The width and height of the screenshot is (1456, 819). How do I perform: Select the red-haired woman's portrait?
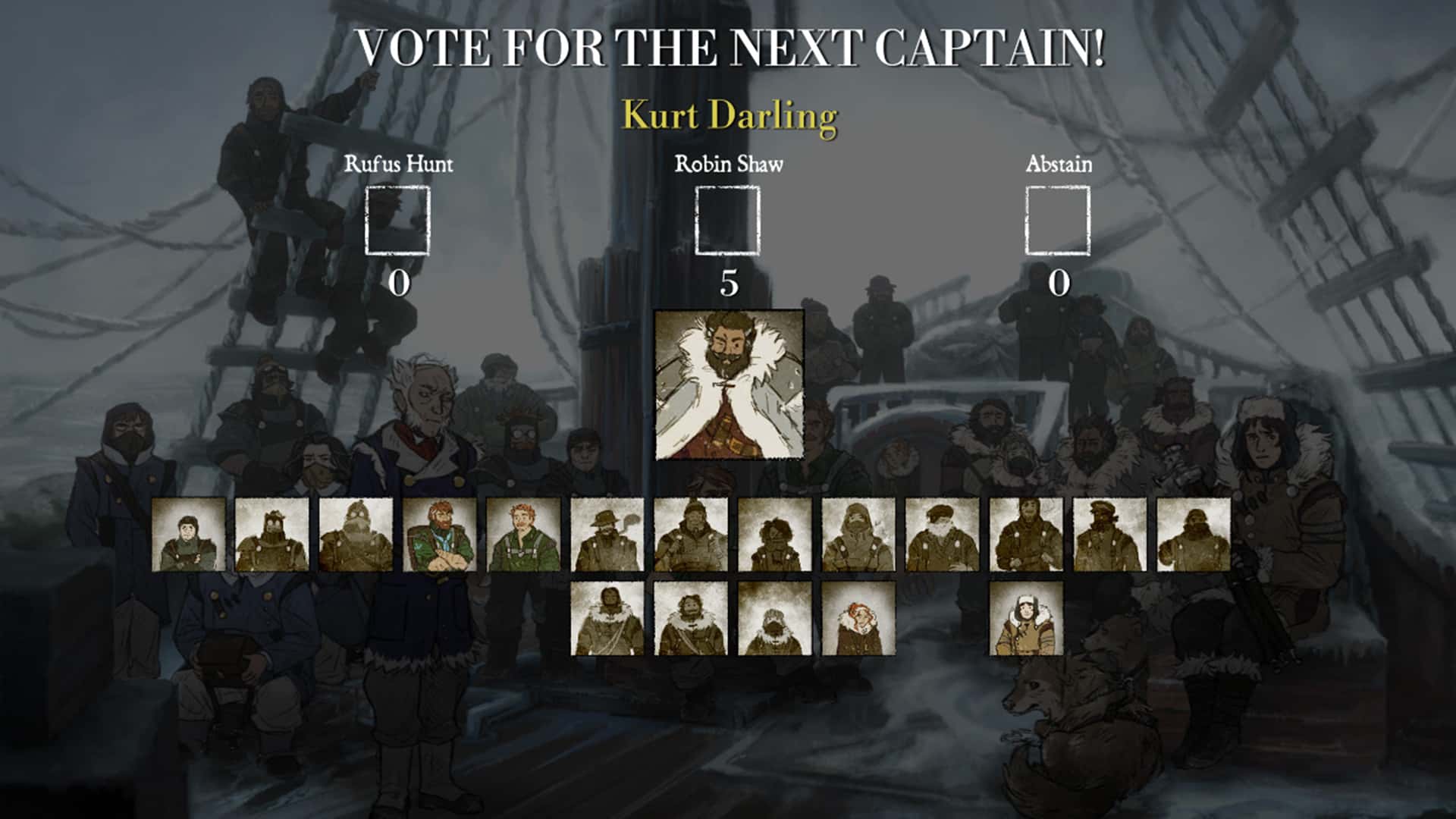click(x=858, y=618)
